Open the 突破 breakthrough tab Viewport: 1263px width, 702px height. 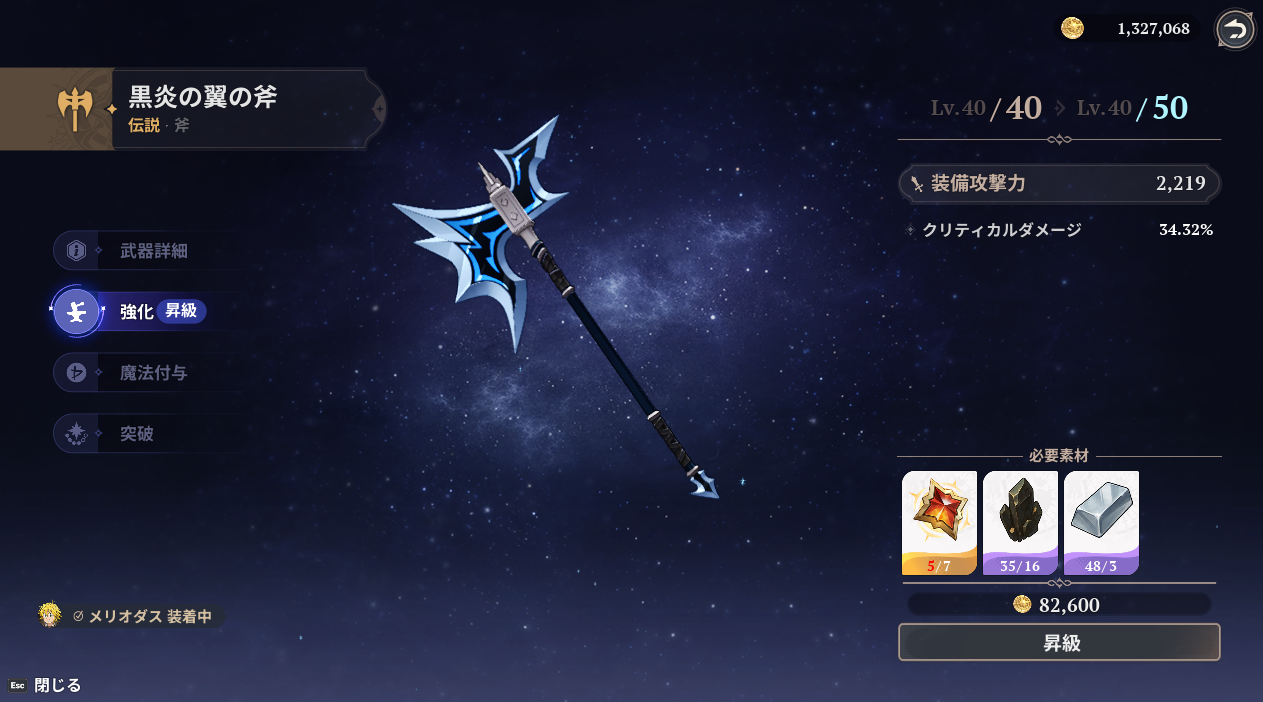(x=136, y=434)
